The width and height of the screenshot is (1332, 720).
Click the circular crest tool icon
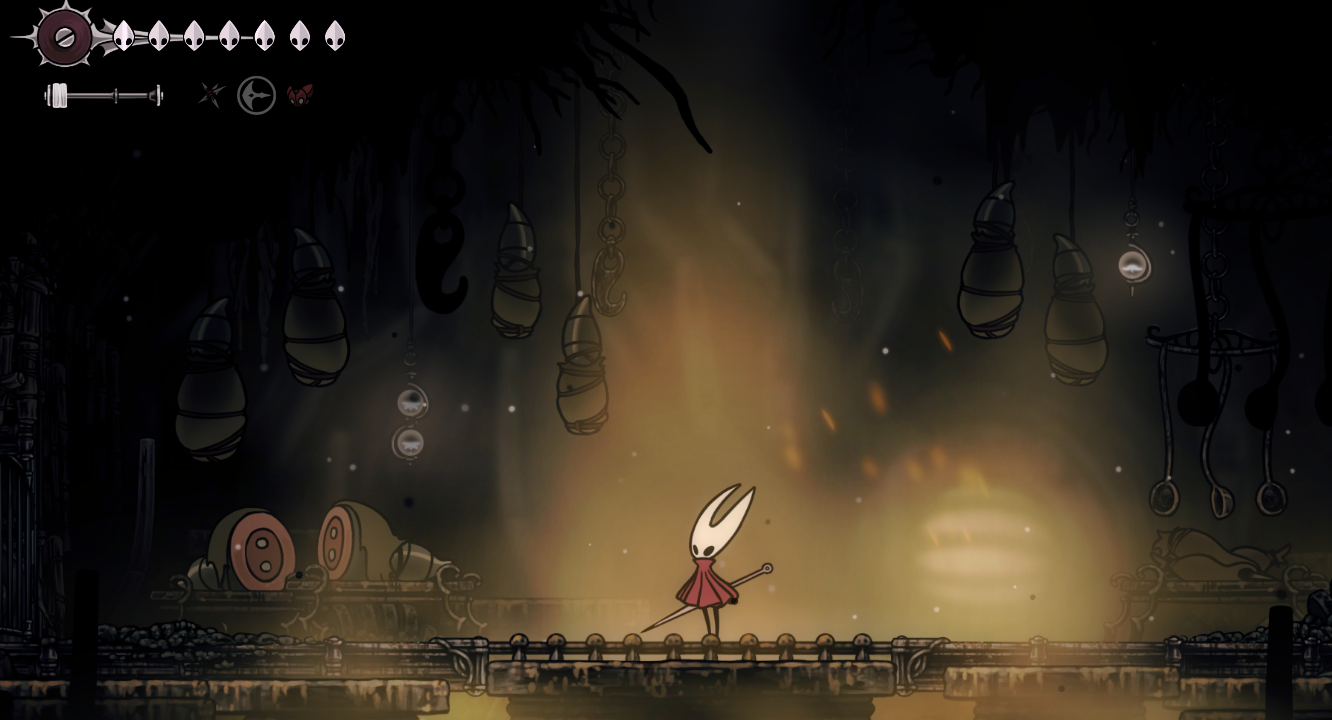(x=256, y=95)
